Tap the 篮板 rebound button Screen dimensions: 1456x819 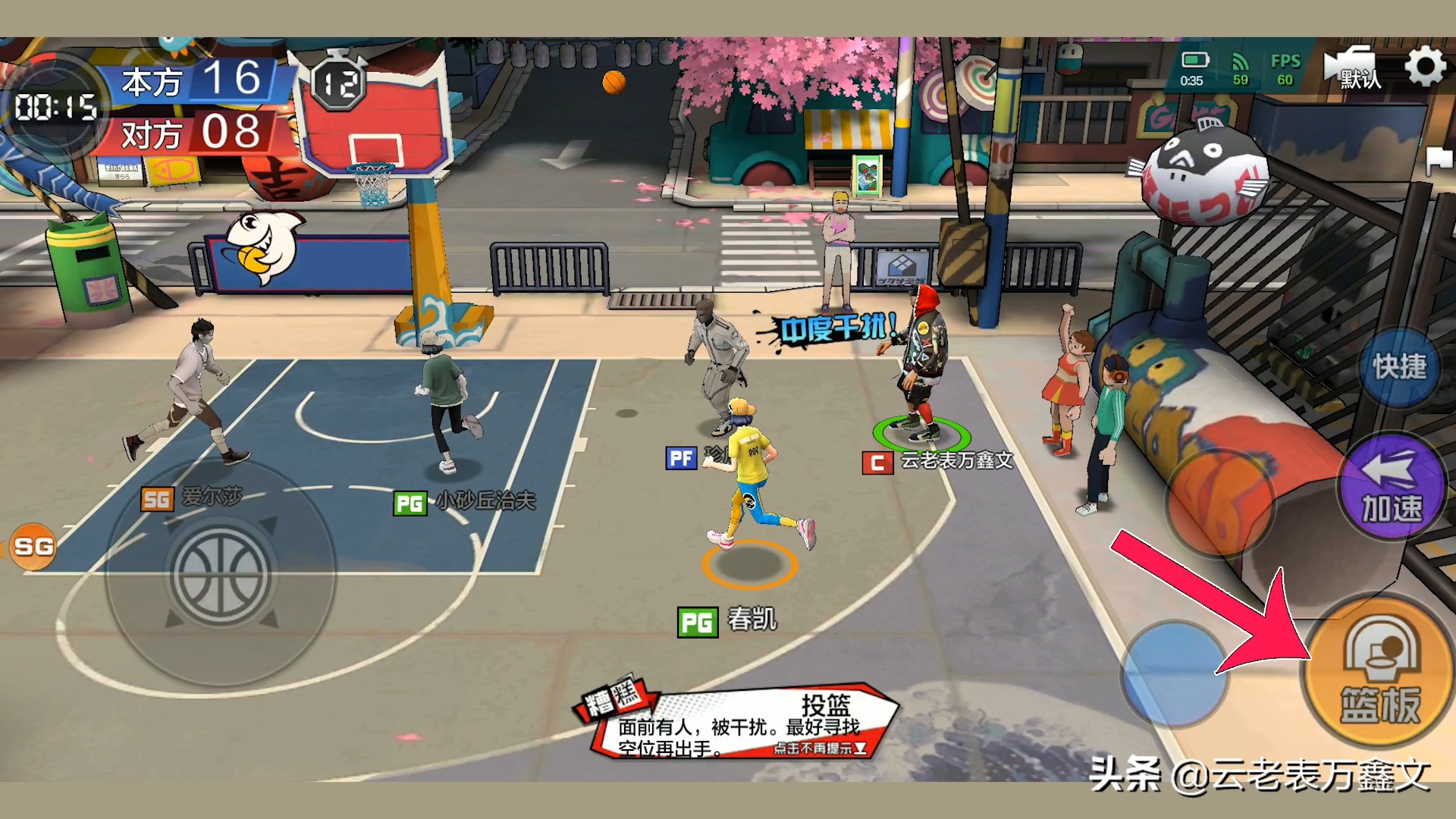1379,671
